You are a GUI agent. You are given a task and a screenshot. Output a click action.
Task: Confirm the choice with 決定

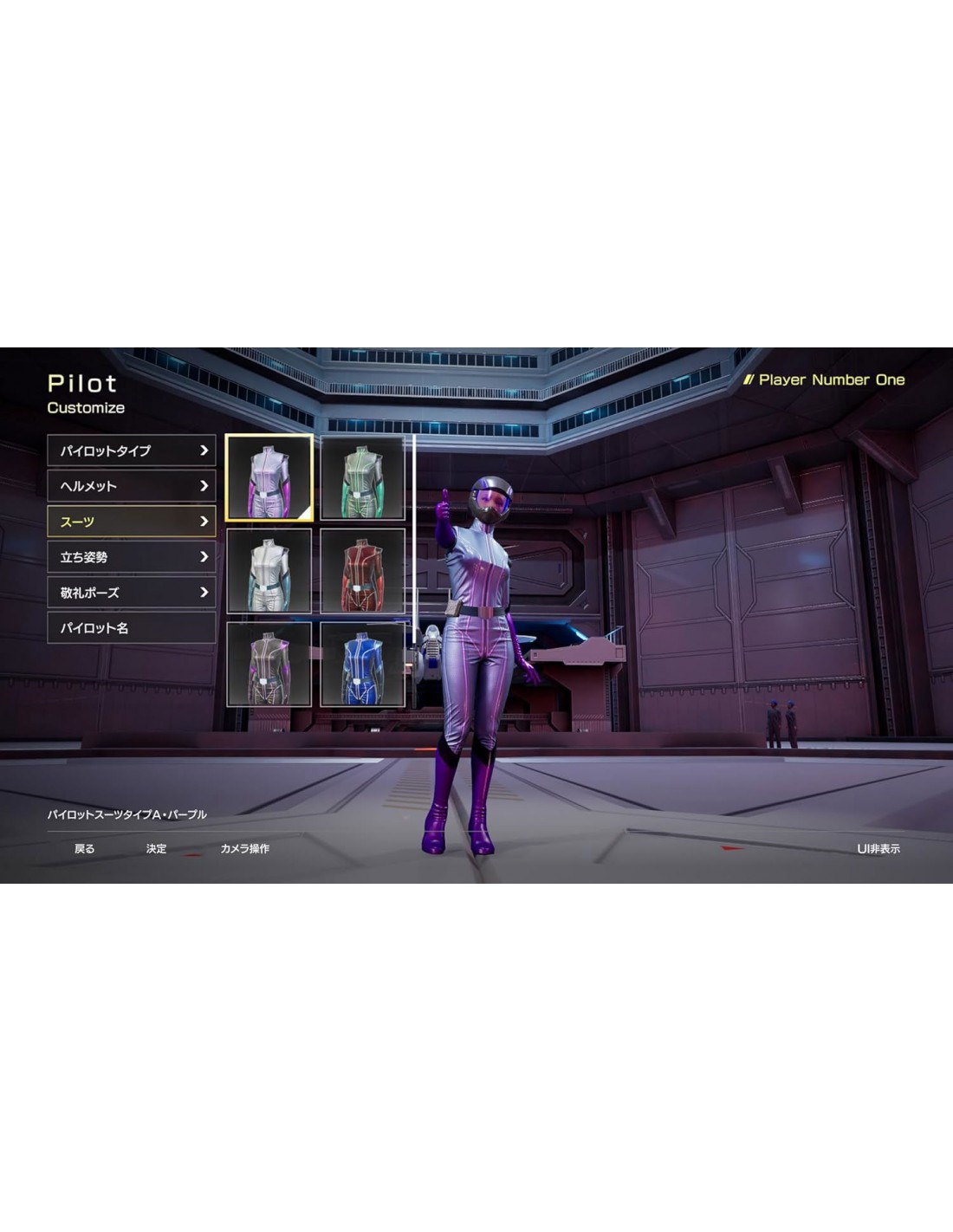(x=156, y=849)
